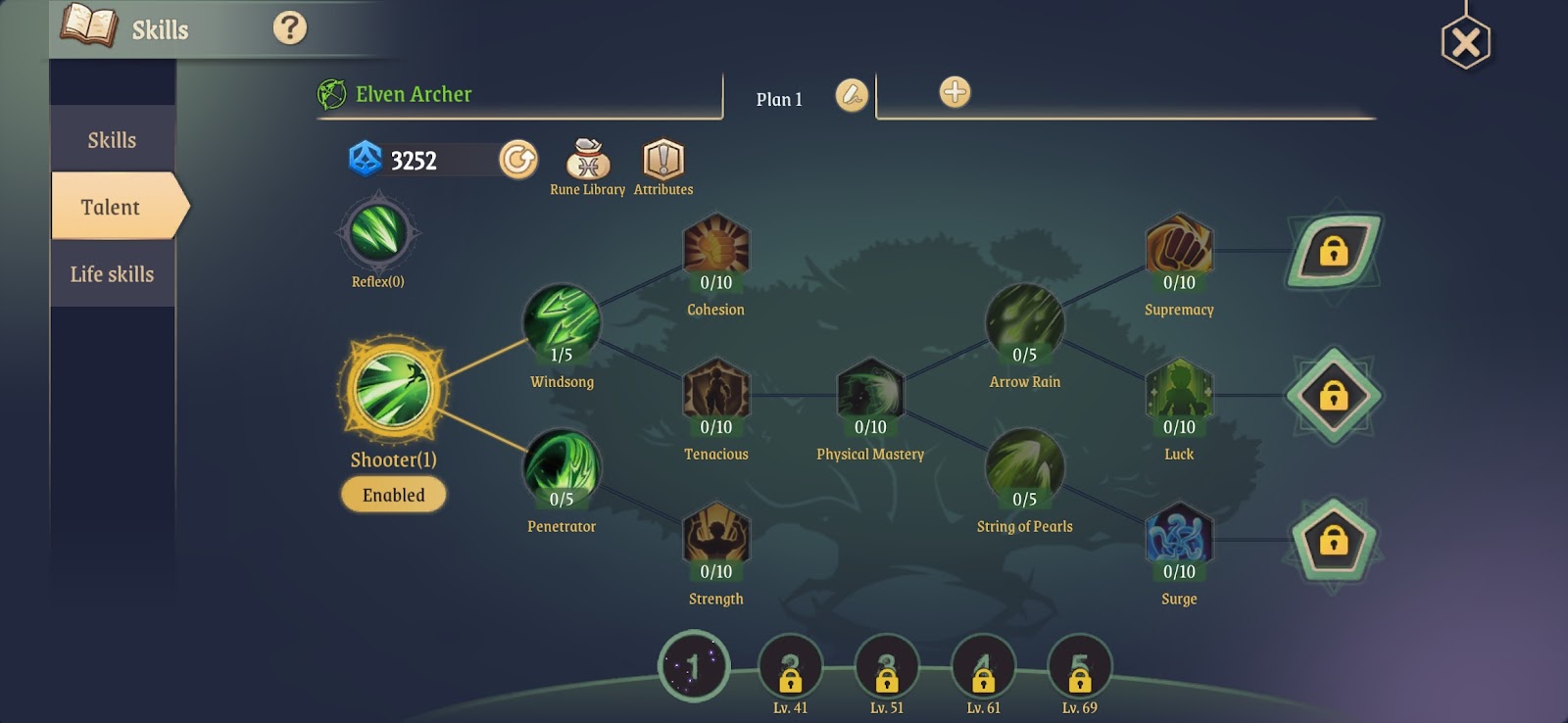Select the Cohesion talent node

pos(716,247)
